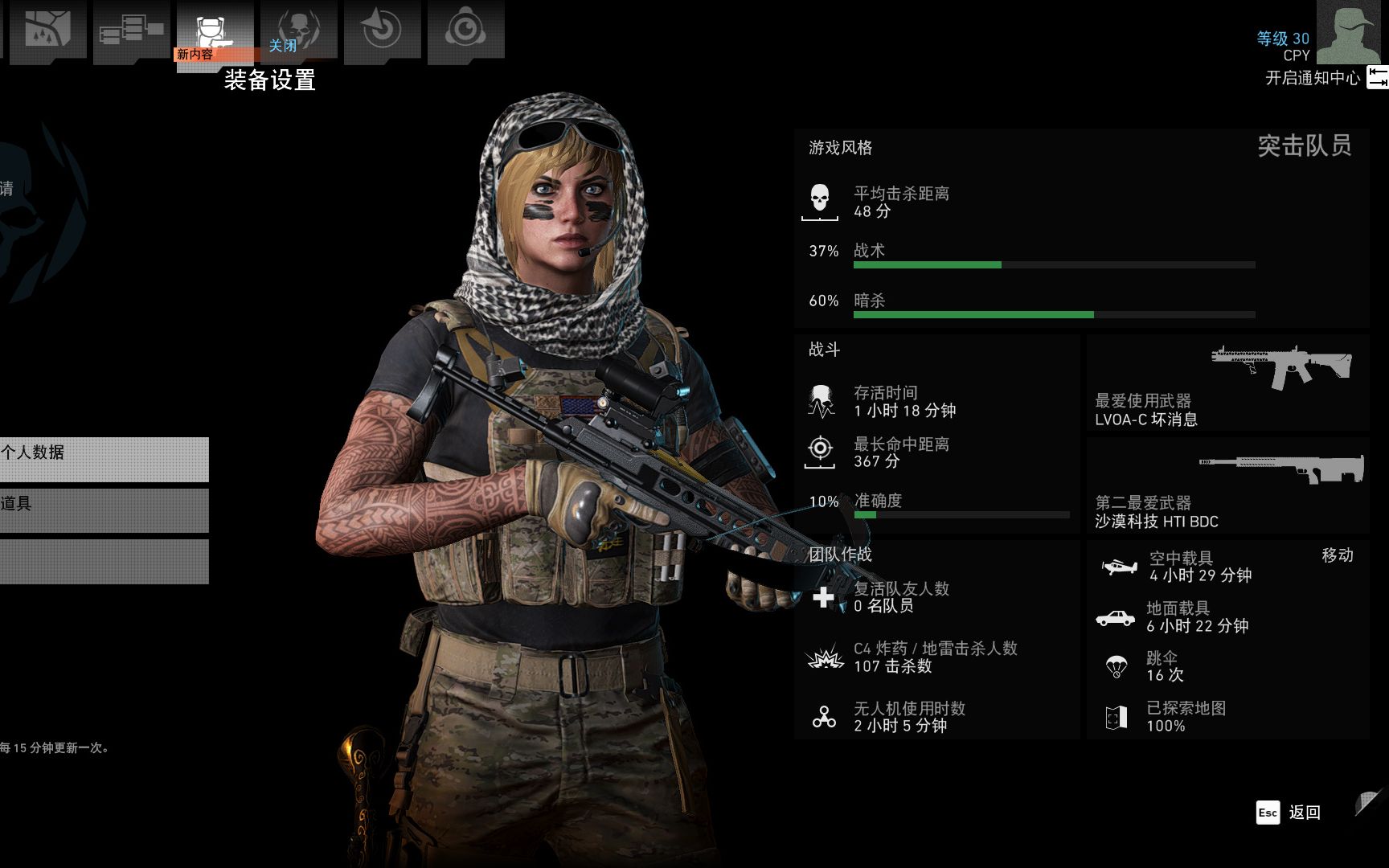This screenshot has height=868, width=1389.
Task: View the LVOA-C favourite weapon panel
Action: [1227, 383]
